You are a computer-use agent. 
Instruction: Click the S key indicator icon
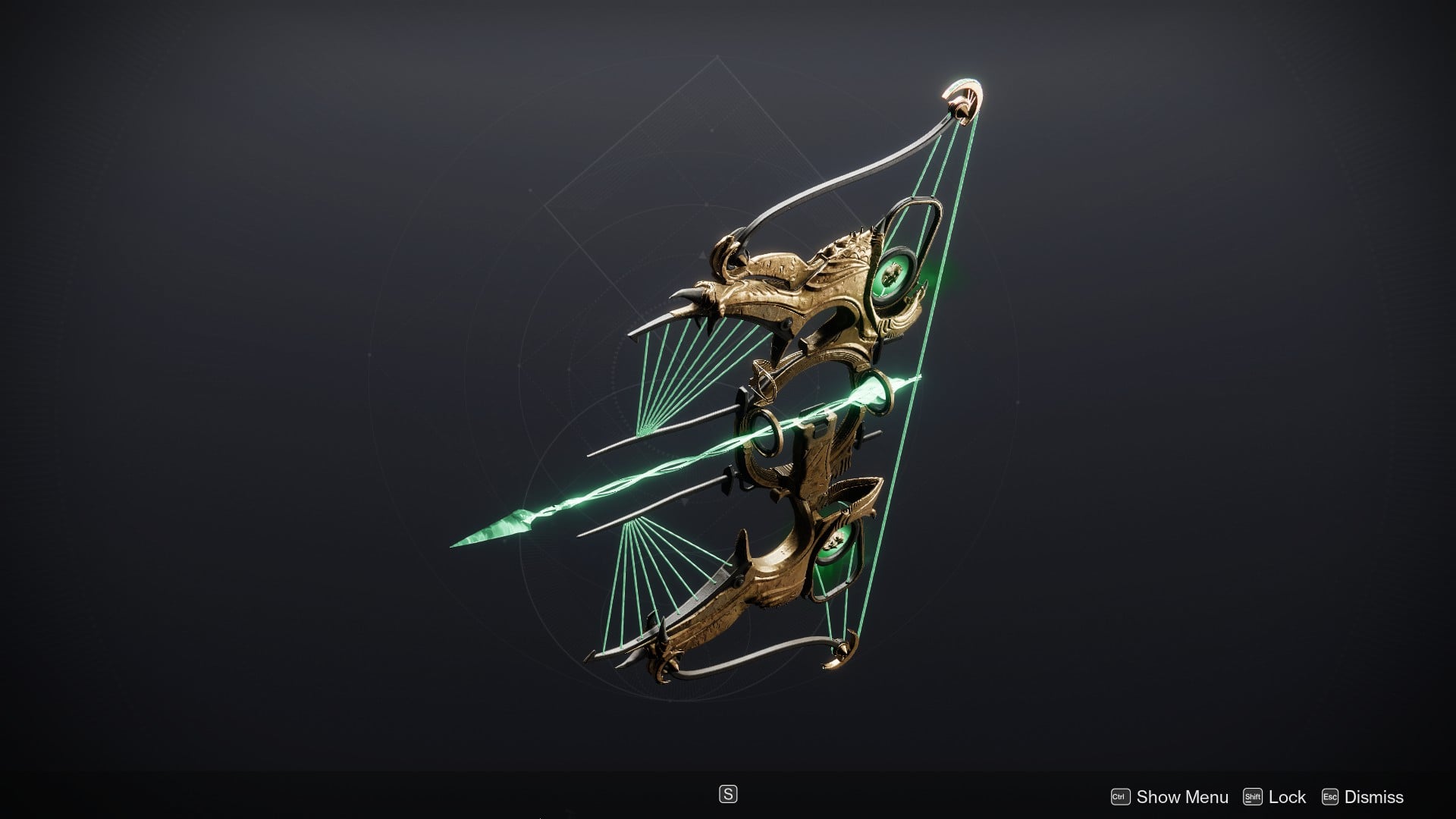click(728, 795)
